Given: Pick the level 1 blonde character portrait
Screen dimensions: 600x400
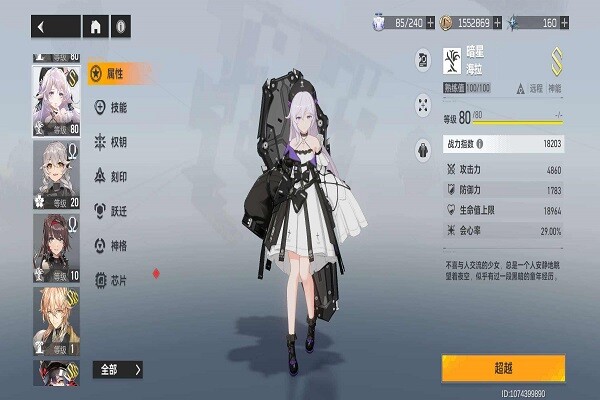Looking at the screenshot, I should pos(58,319).
